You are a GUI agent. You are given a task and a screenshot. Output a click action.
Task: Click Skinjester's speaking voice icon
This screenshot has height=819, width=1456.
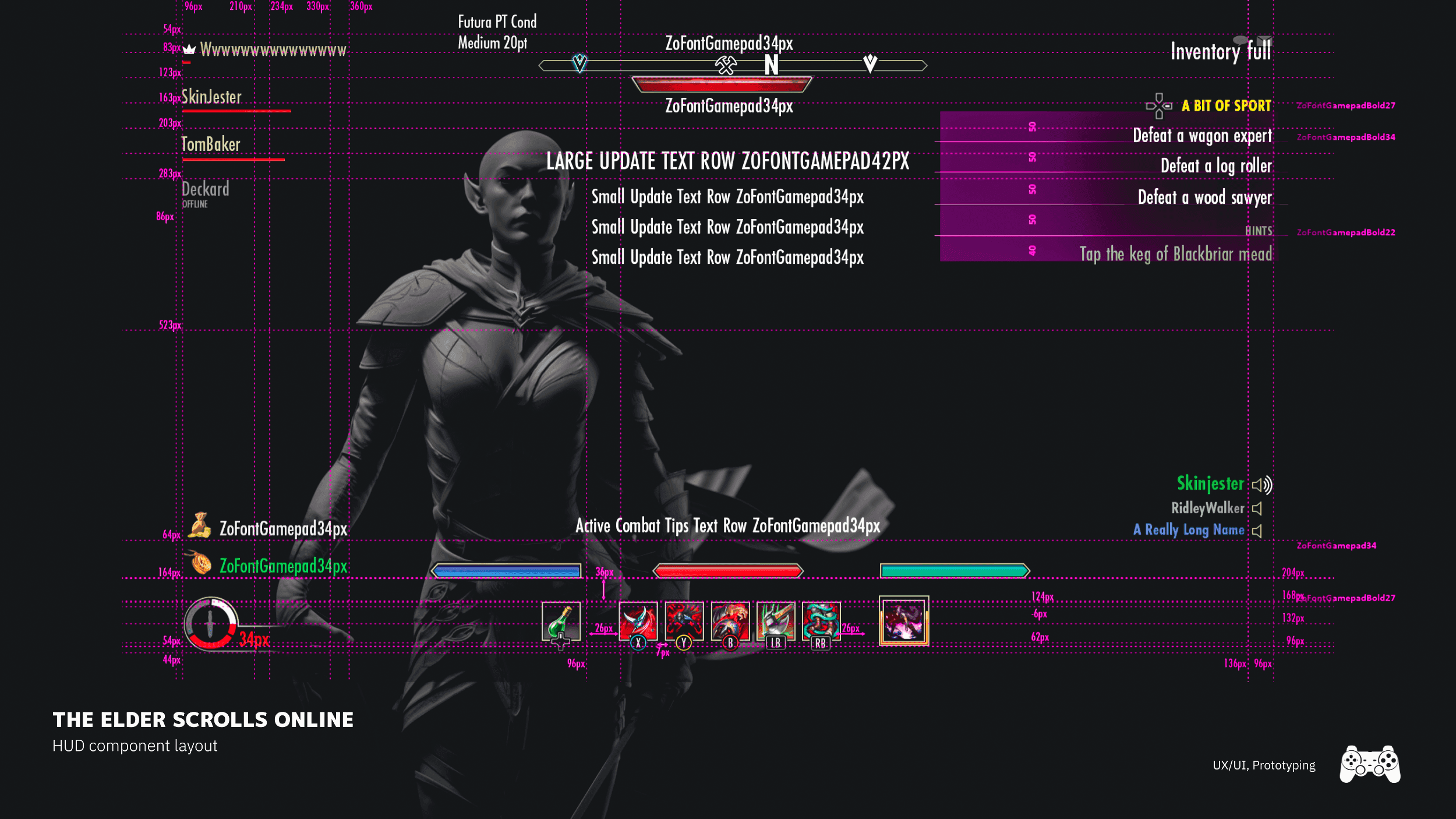pos(1262,485)
